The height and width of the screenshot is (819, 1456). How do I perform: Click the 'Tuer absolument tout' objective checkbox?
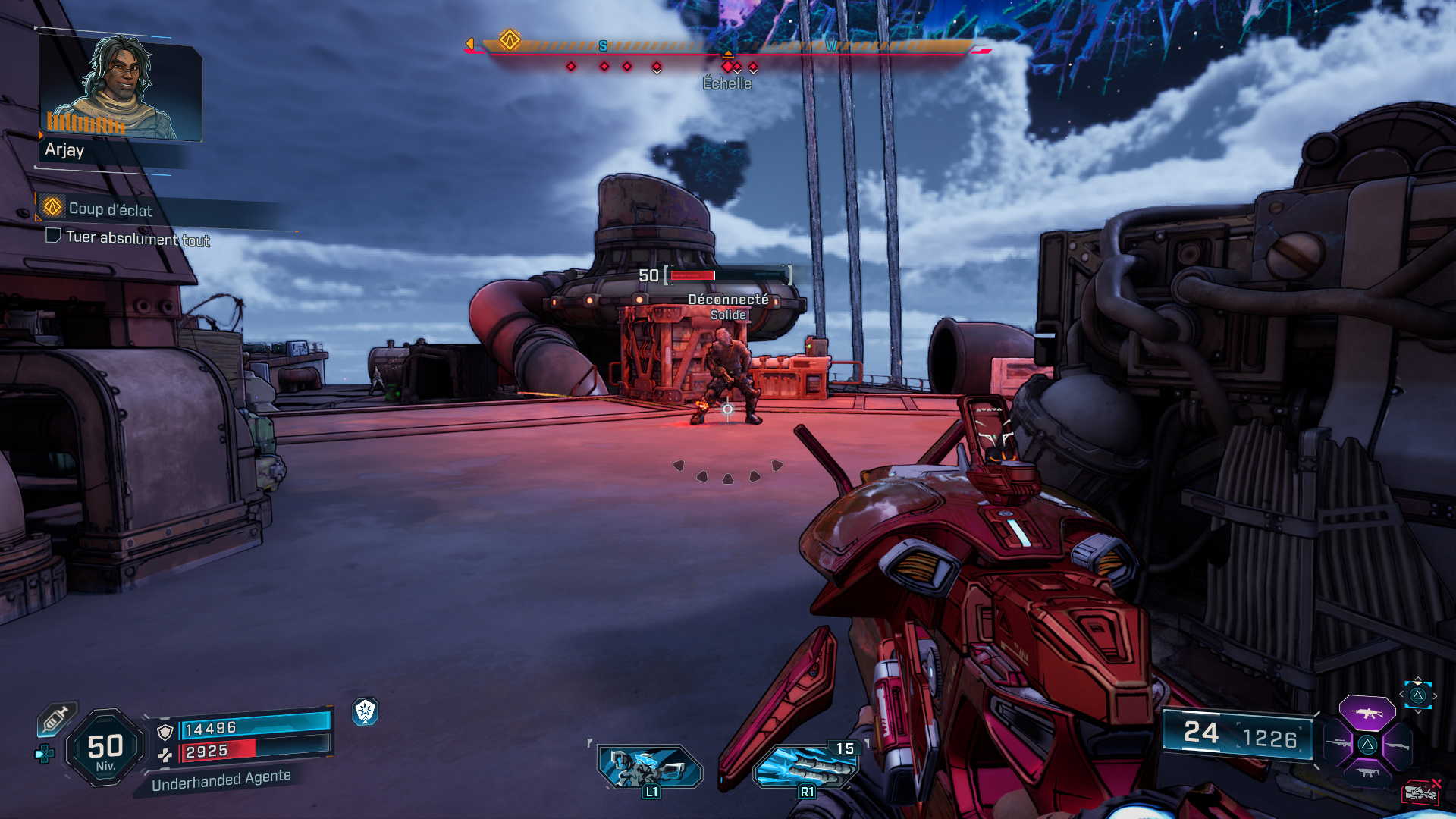point(53,236)
